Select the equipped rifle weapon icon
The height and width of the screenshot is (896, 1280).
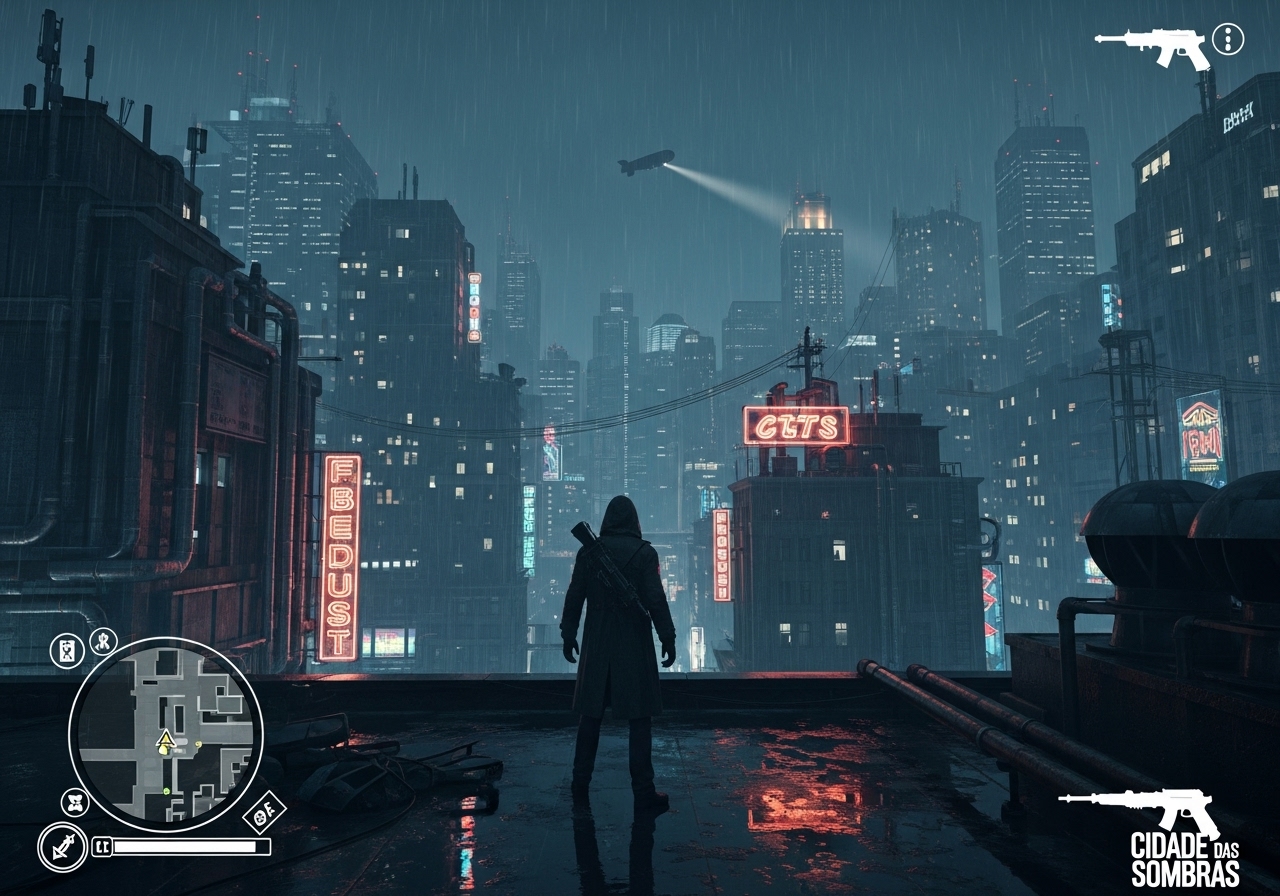pos(1152,45)
